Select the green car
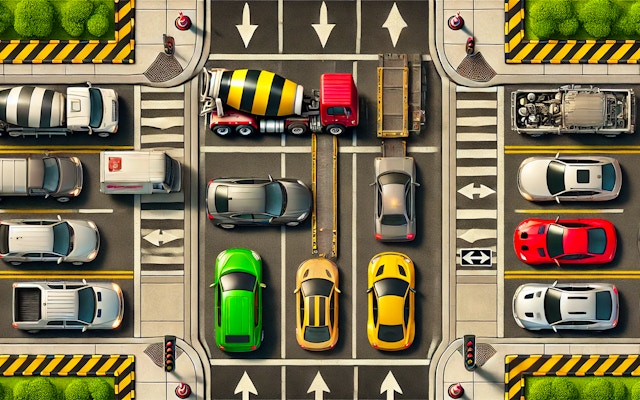This screenshot has height=400, width=640. 239,298
